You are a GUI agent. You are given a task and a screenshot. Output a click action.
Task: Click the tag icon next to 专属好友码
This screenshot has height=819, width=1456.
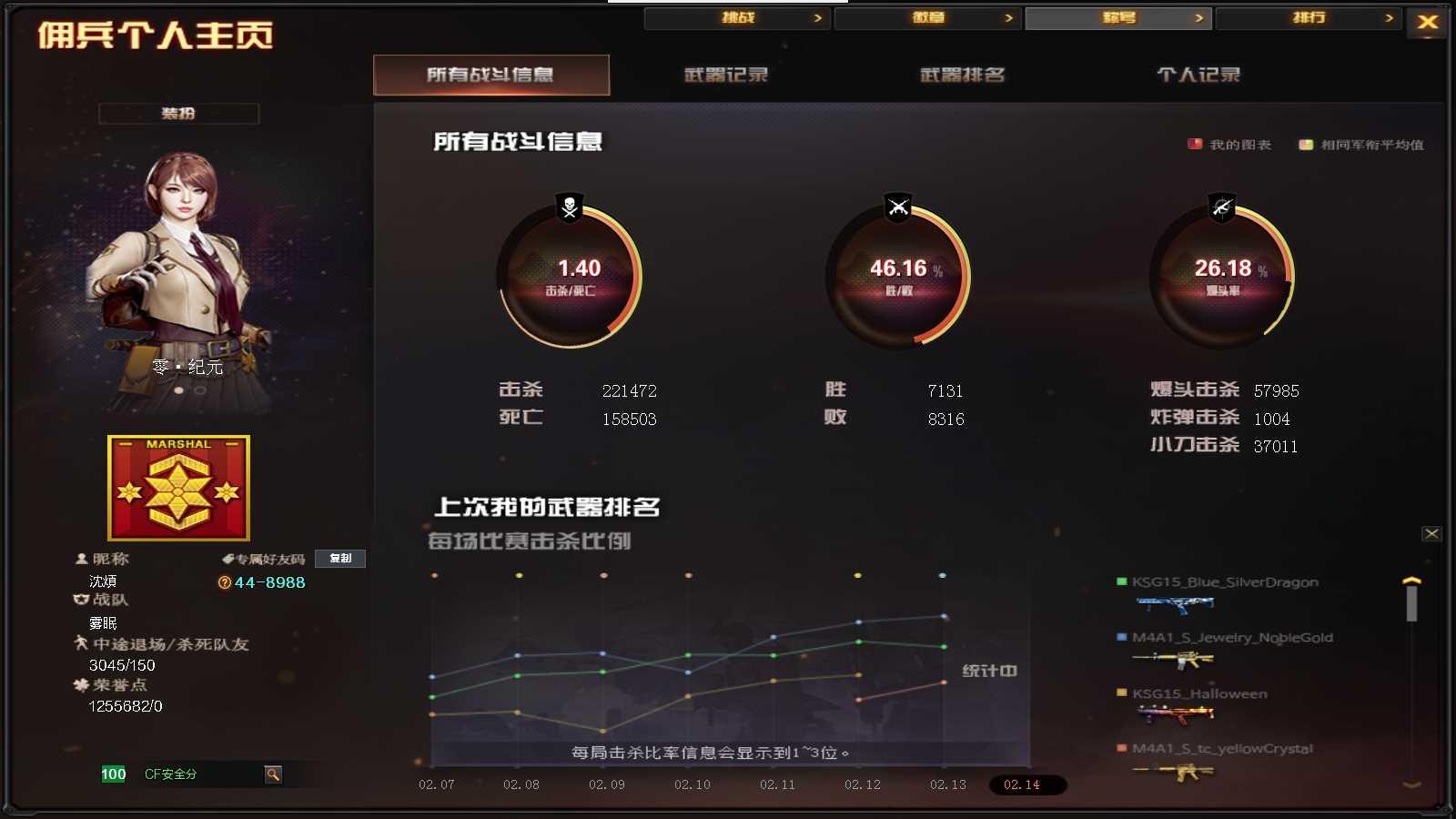point(229,559)
